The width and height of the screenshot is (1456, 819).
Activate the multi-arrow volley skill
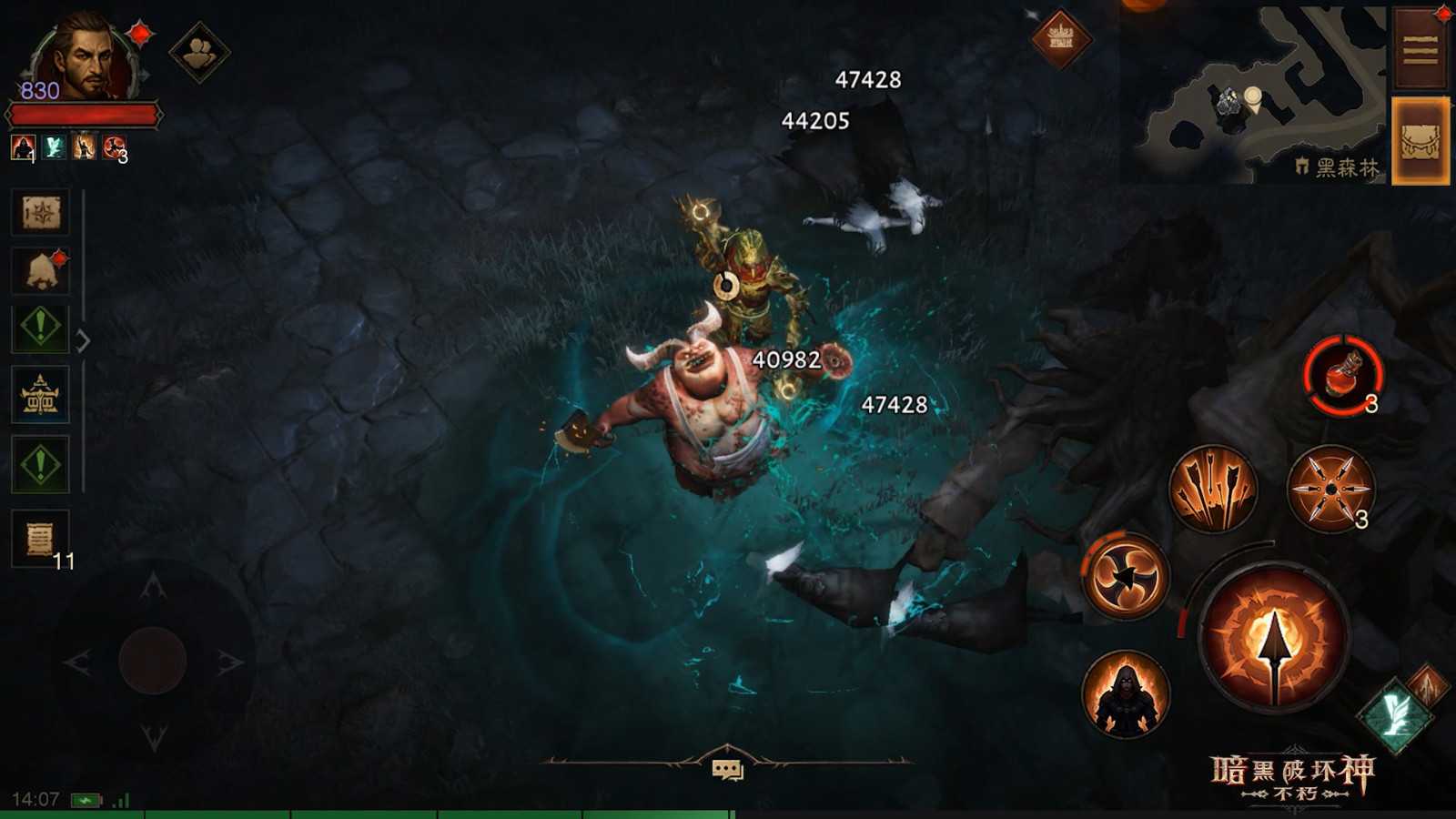1212,489
